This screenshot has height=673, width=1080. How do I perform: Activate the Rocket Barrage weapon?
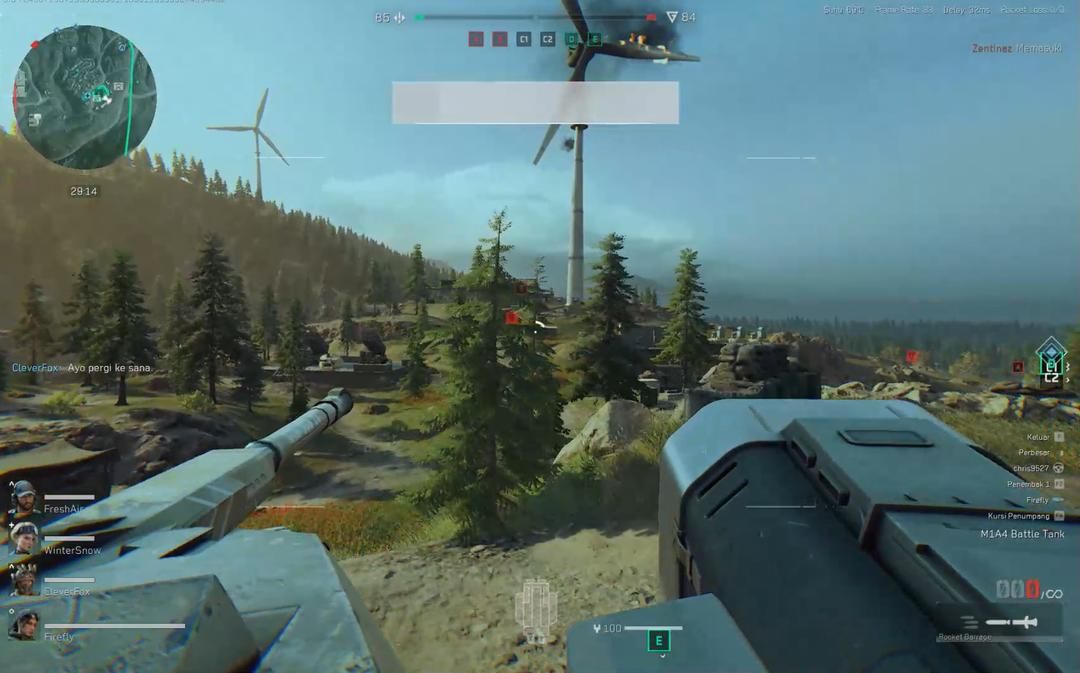1000,623
